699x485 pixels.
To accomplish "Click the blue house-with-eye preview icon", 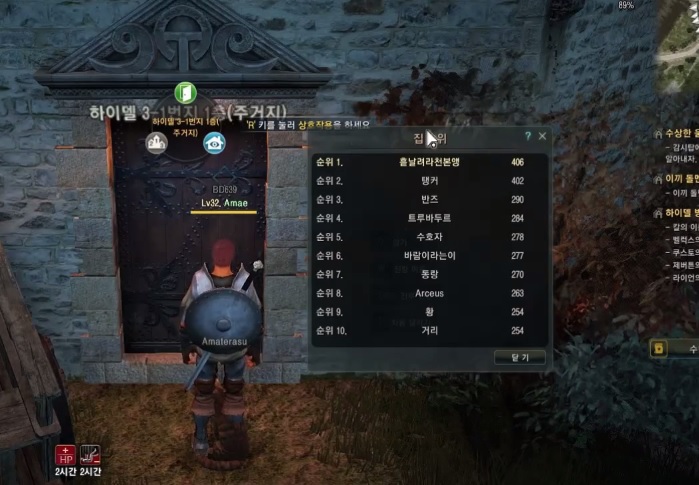I will 214,143.
